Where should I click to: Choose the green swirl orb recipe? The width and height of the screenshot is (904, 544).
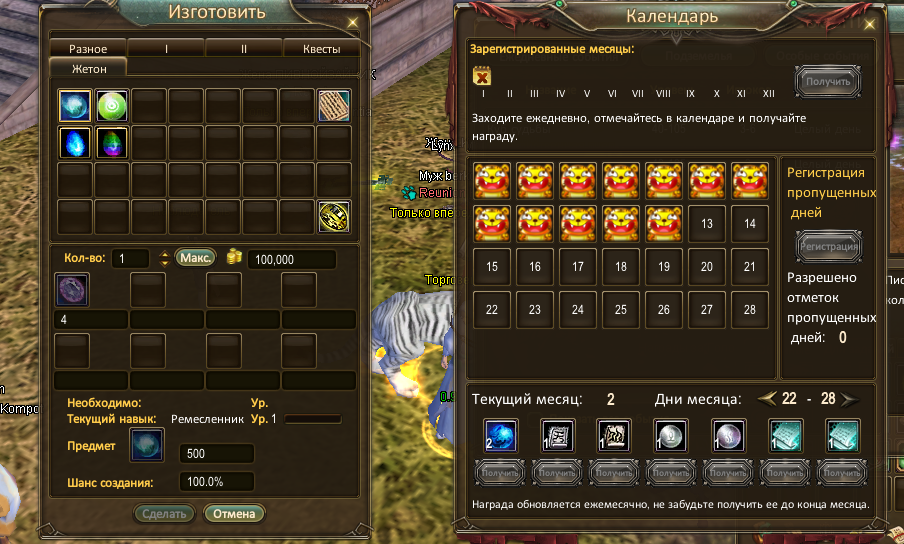112,105
